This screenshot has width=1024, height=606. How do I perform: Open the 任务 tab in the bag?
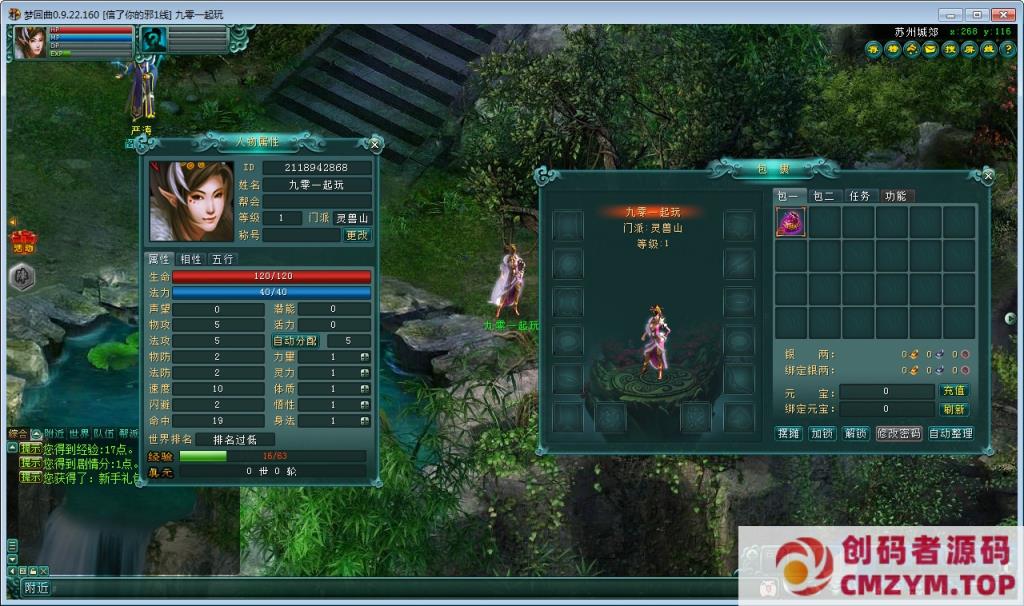(858, 196)
